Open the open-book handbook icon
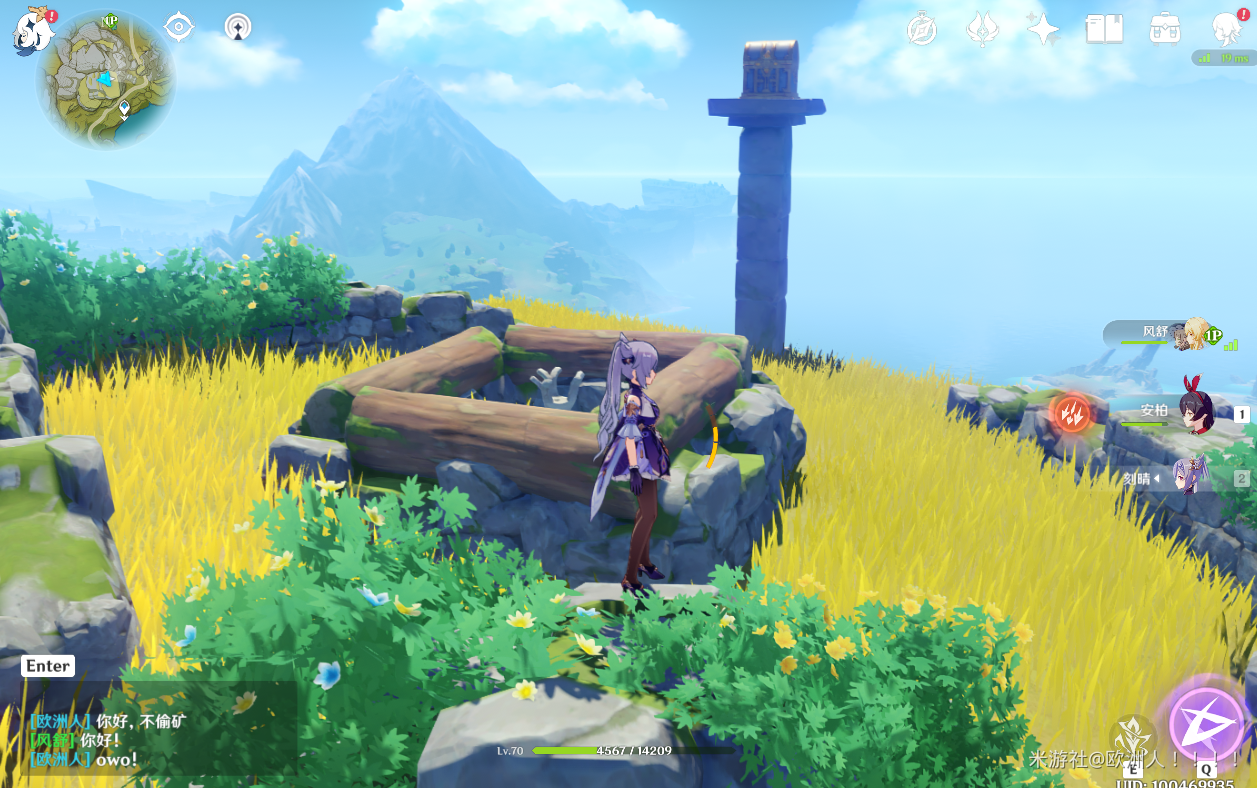Screen dimensions: 1257x788 (1104, 29)
